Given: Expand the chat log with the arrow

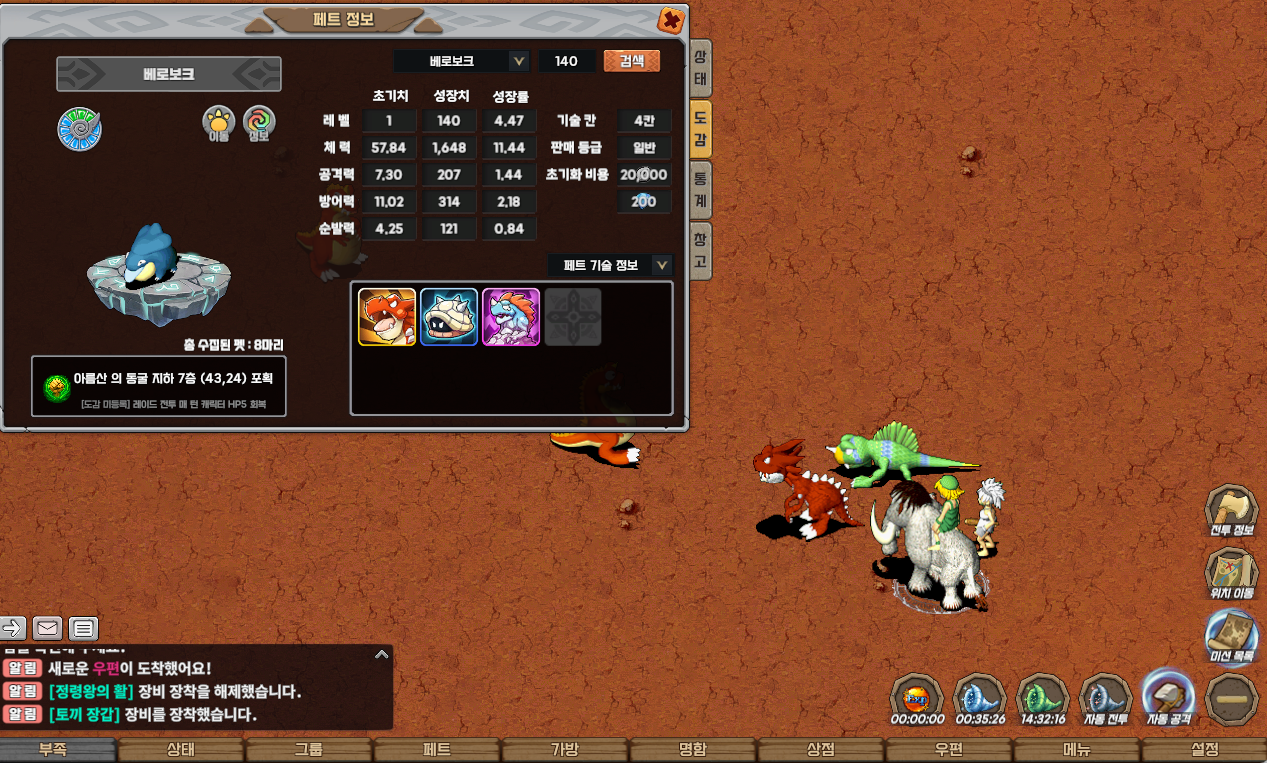Looking at the screenshot, I should (381, 654).
